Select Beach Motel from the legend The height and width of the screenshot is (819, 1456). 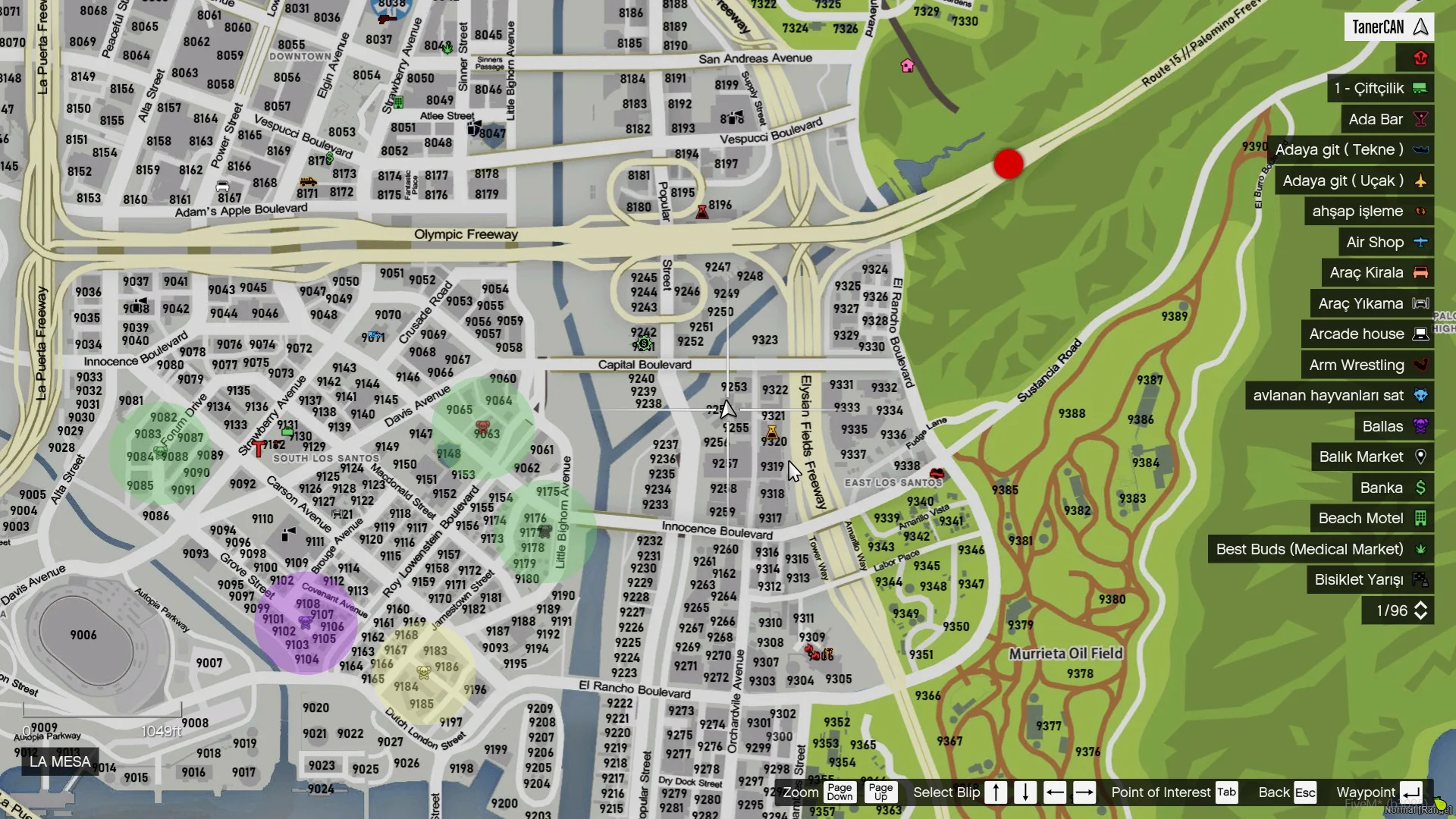1371,519
